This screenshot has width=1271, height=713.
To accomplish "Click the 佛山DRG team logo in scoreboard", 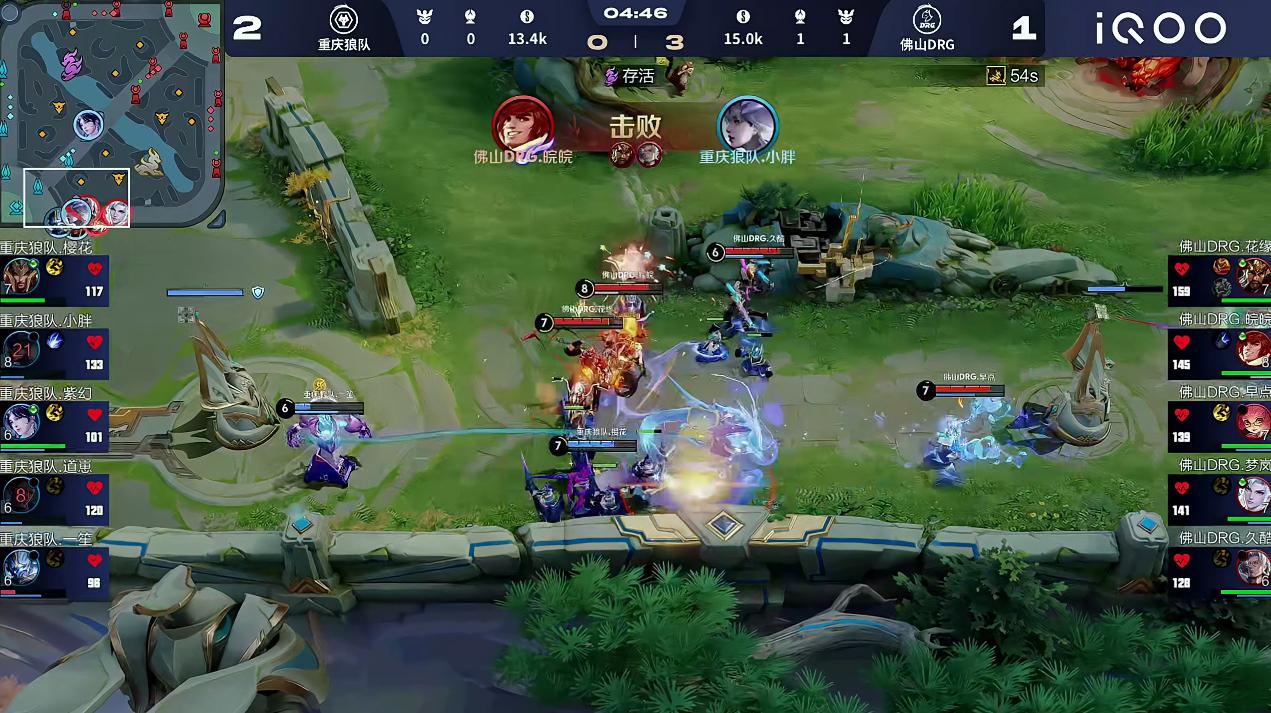I will point(926,19).
